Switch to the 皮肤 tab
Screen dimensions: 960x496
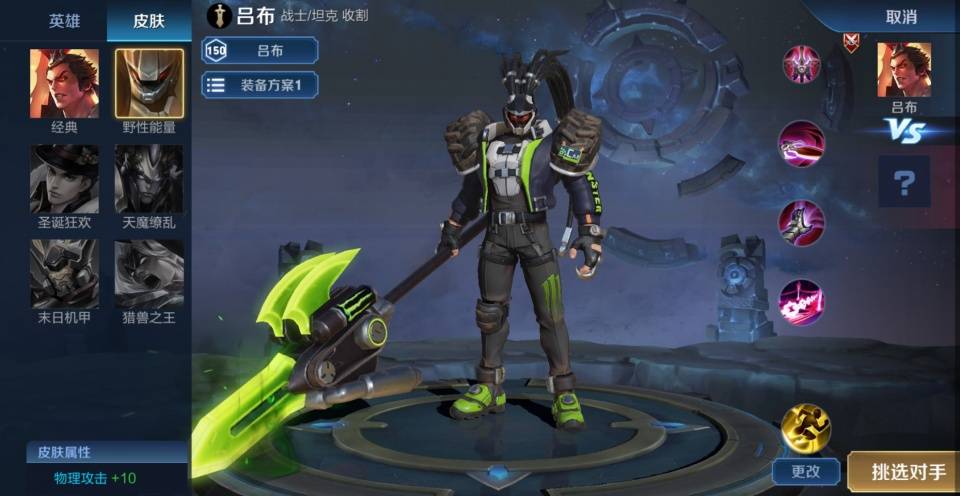point(149,20)
